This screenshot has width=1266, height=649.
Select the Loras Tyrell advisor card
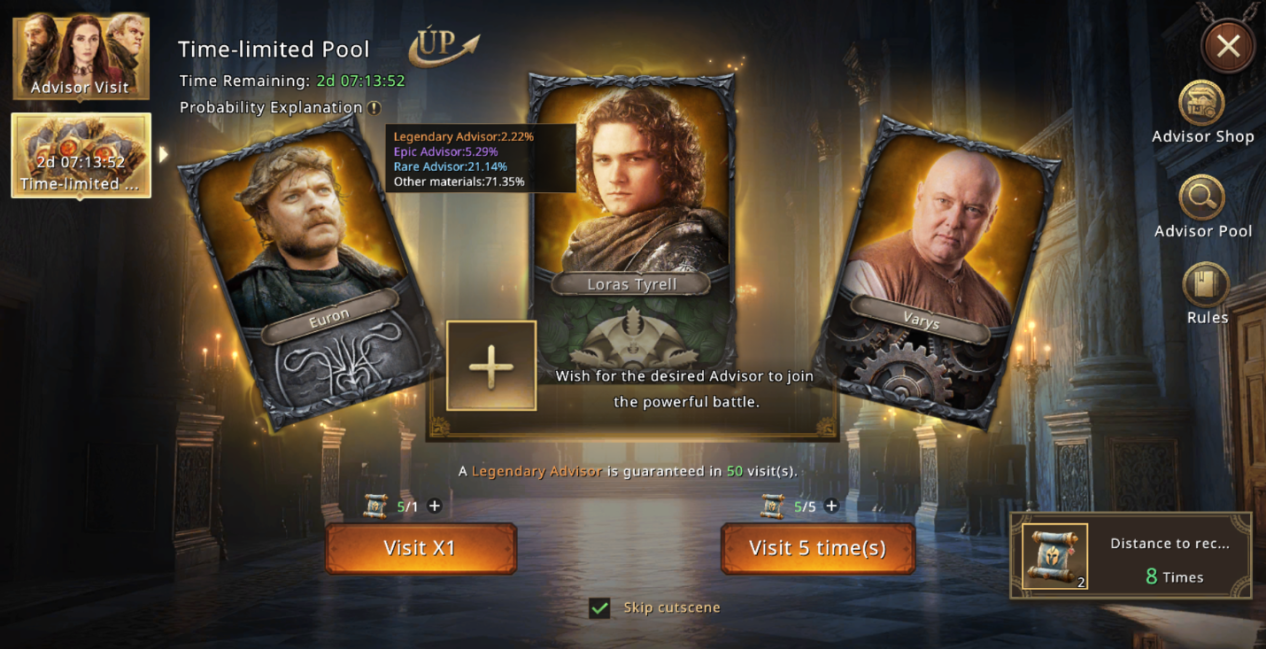(x=632, y=200)
